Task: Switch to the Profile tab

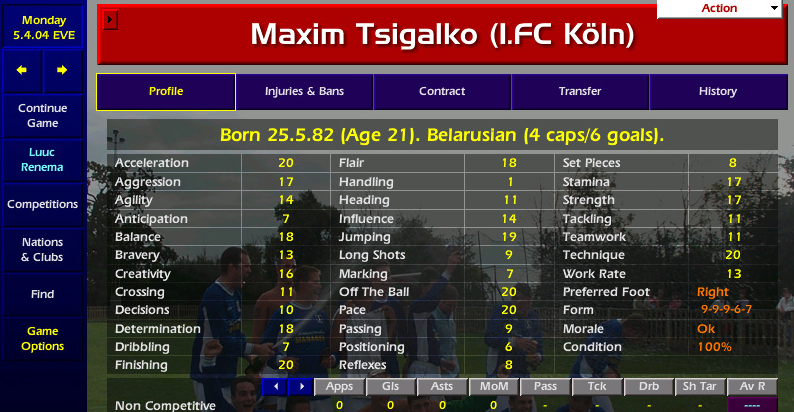Action: [x=166, y=92]
